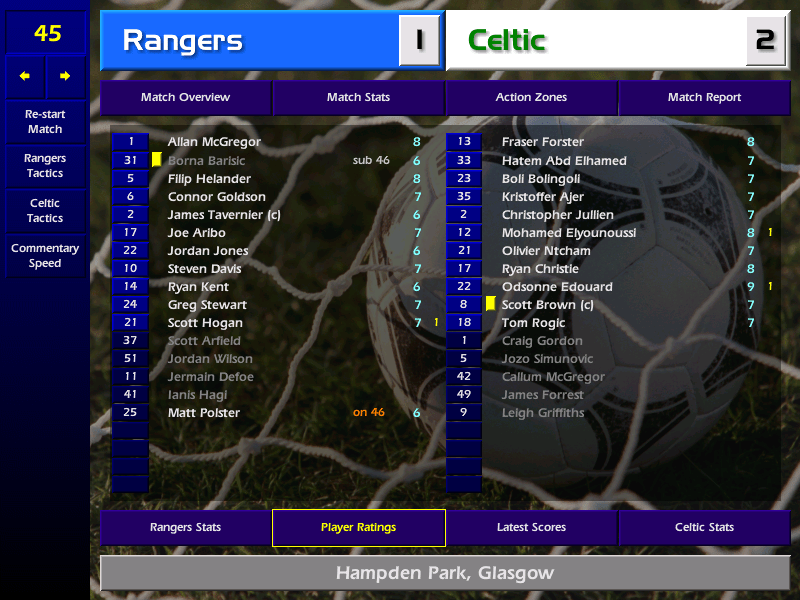
Task: Click the Re-start Match button
Action: coord(45,121)
